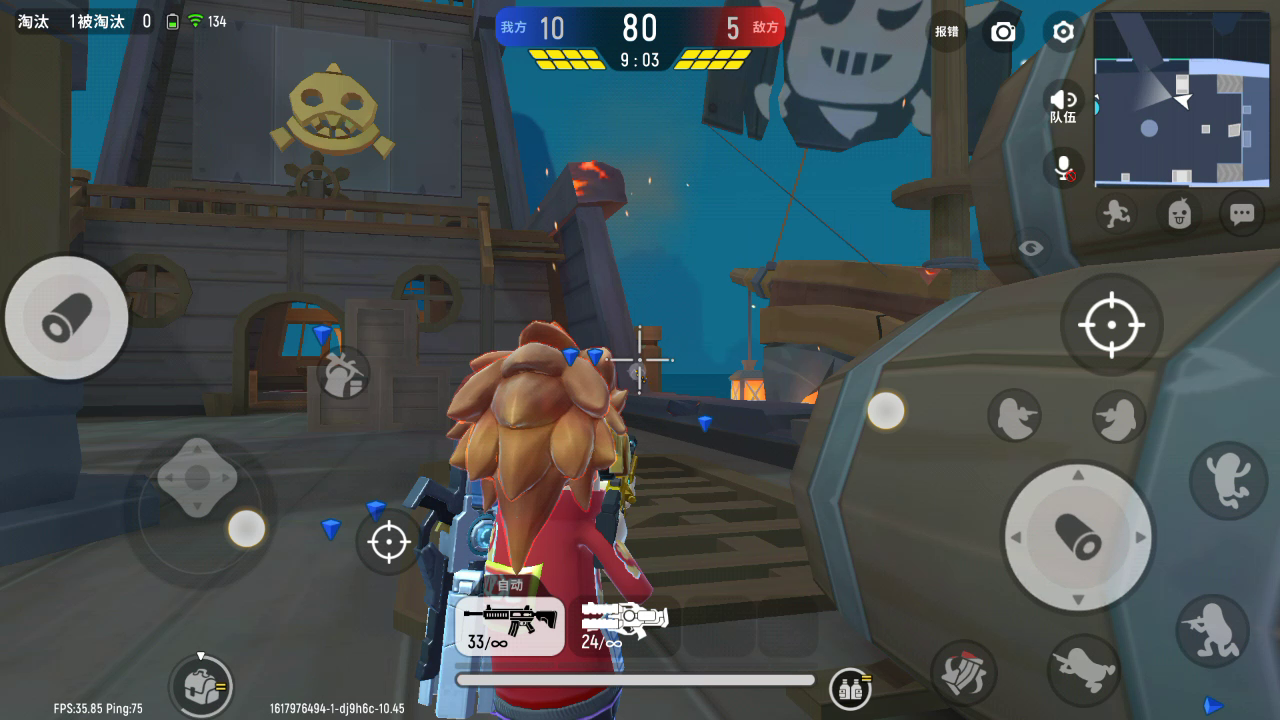
Task: Toggle the muted microphone icon
Action: tap(1064, 167)
